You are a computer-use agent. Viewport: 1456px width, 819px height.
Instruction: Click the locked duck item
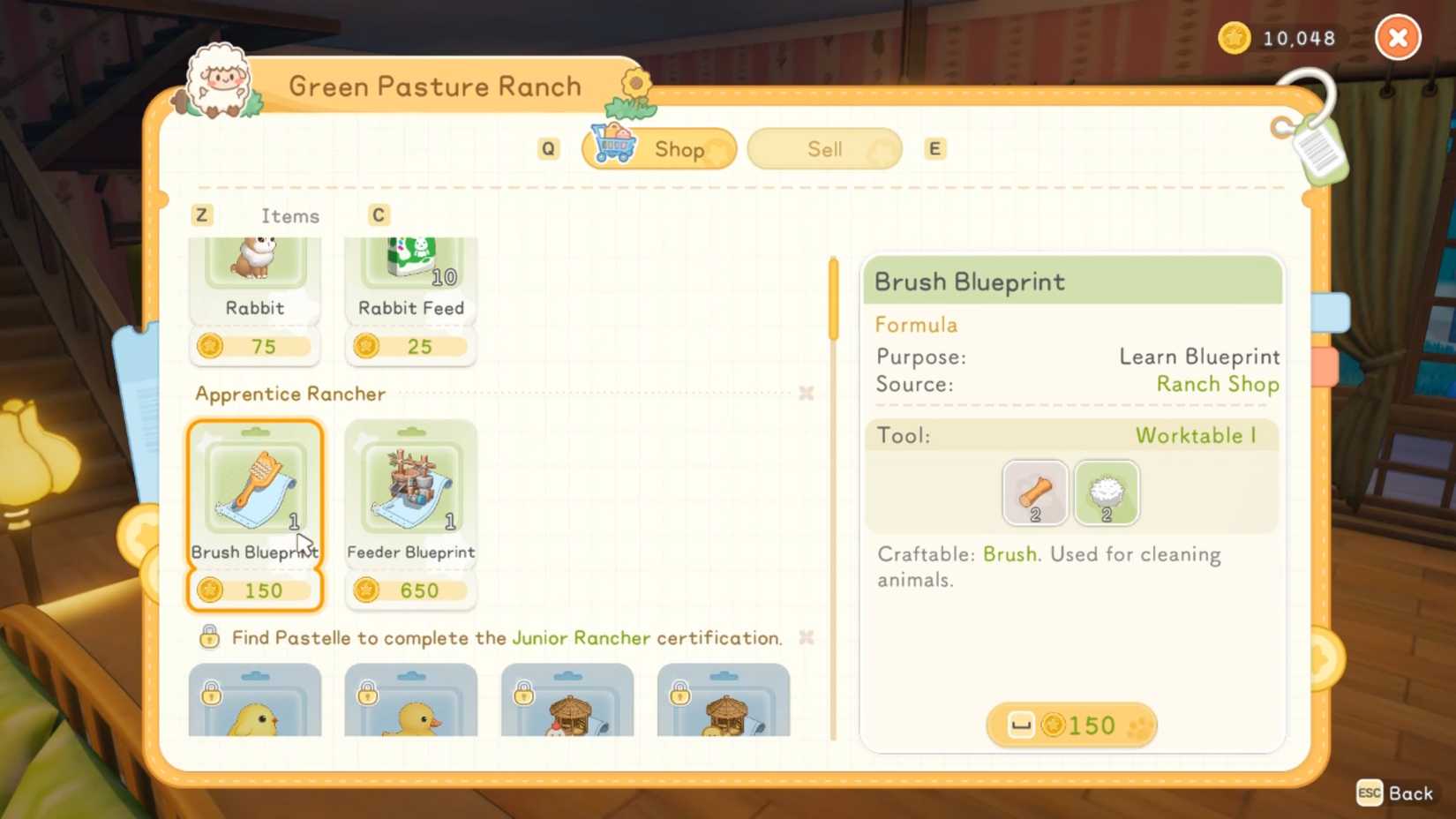(x=409, y=706)
